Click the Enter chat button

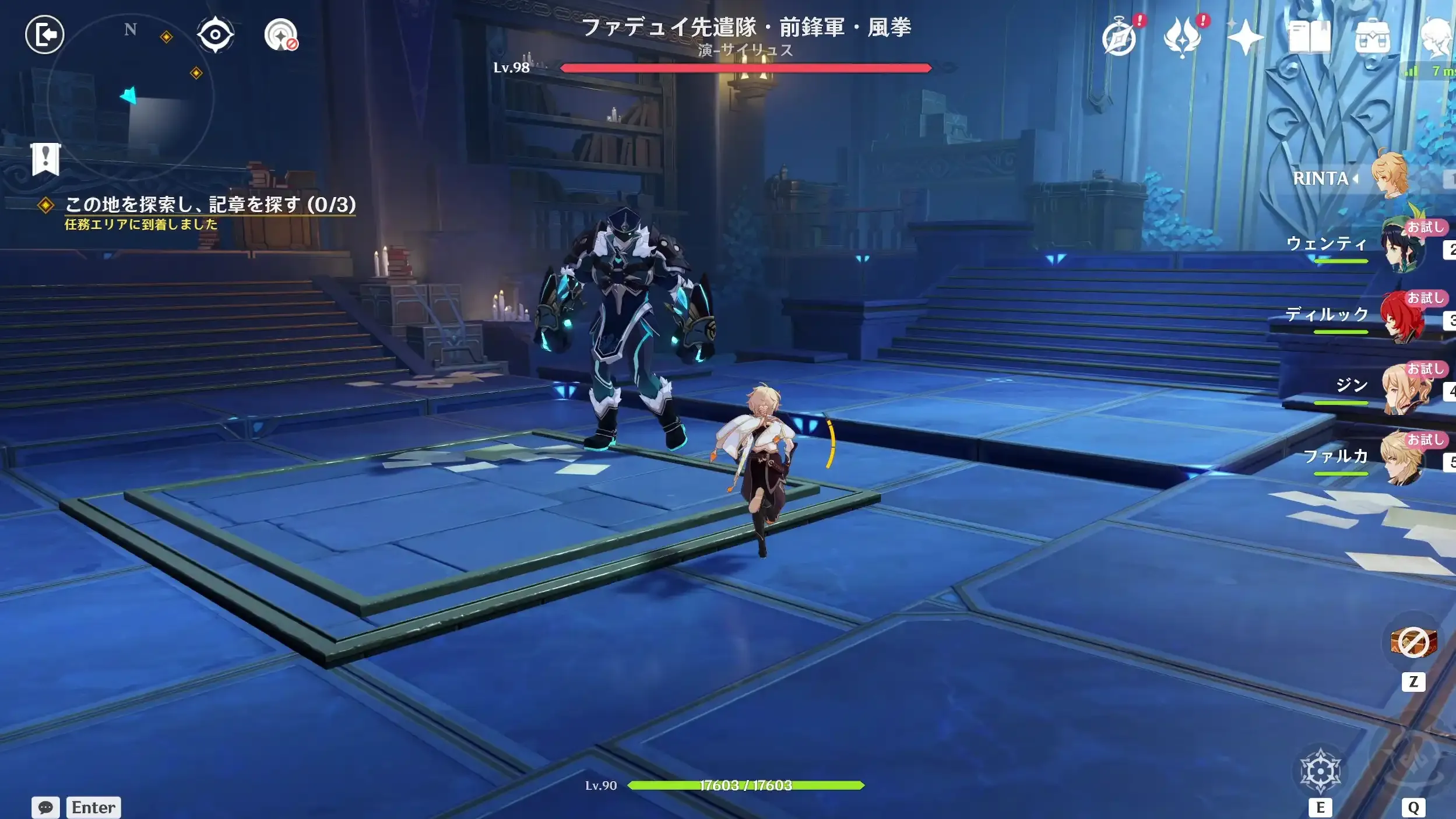pyautogui.click(x=93, y=808)
